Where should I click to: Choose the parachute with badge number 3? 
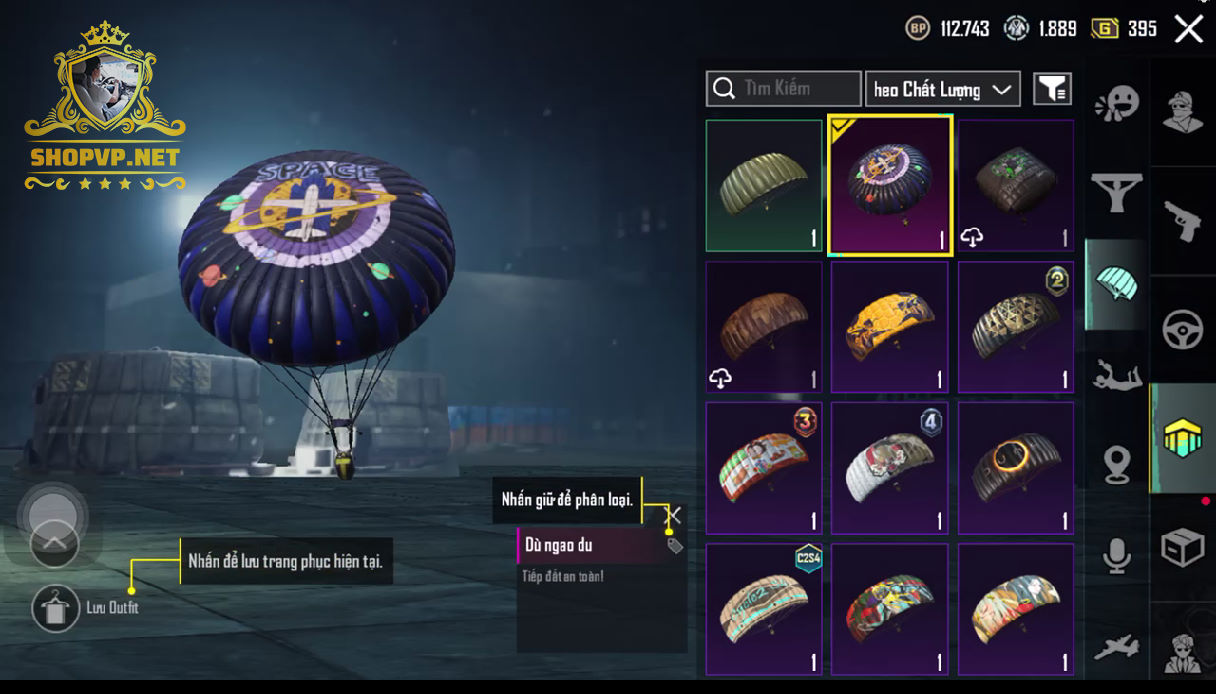tap(764, 468)
